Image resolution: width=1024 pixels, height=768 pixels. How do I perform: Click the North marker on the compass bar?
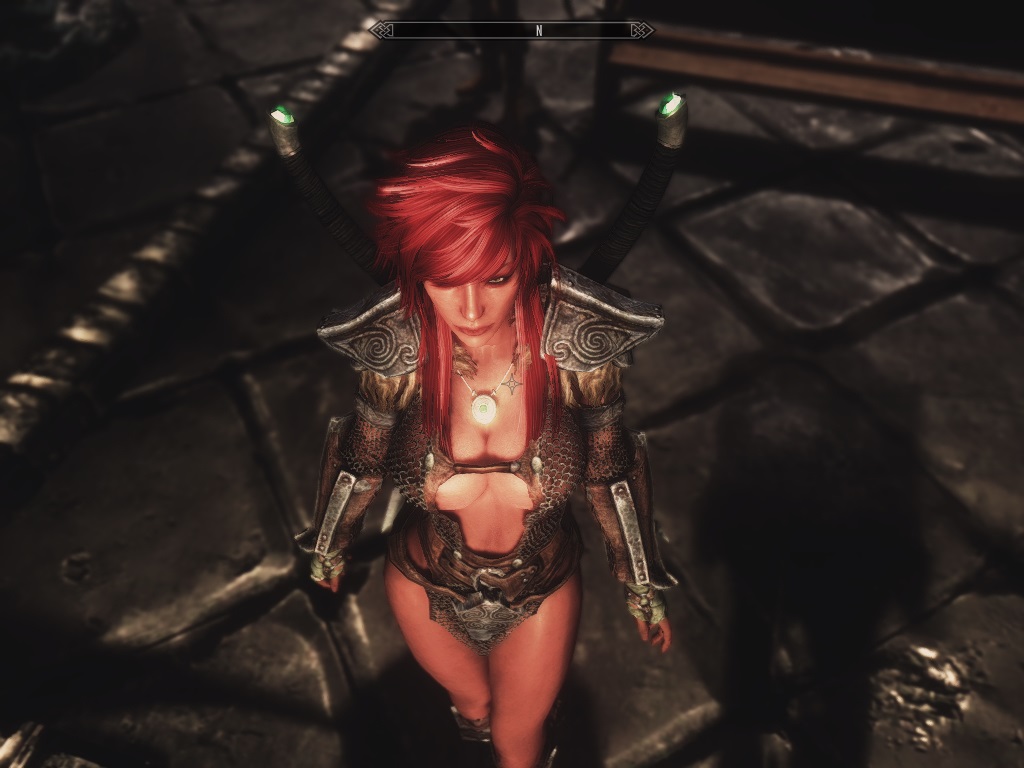point(539,30)
